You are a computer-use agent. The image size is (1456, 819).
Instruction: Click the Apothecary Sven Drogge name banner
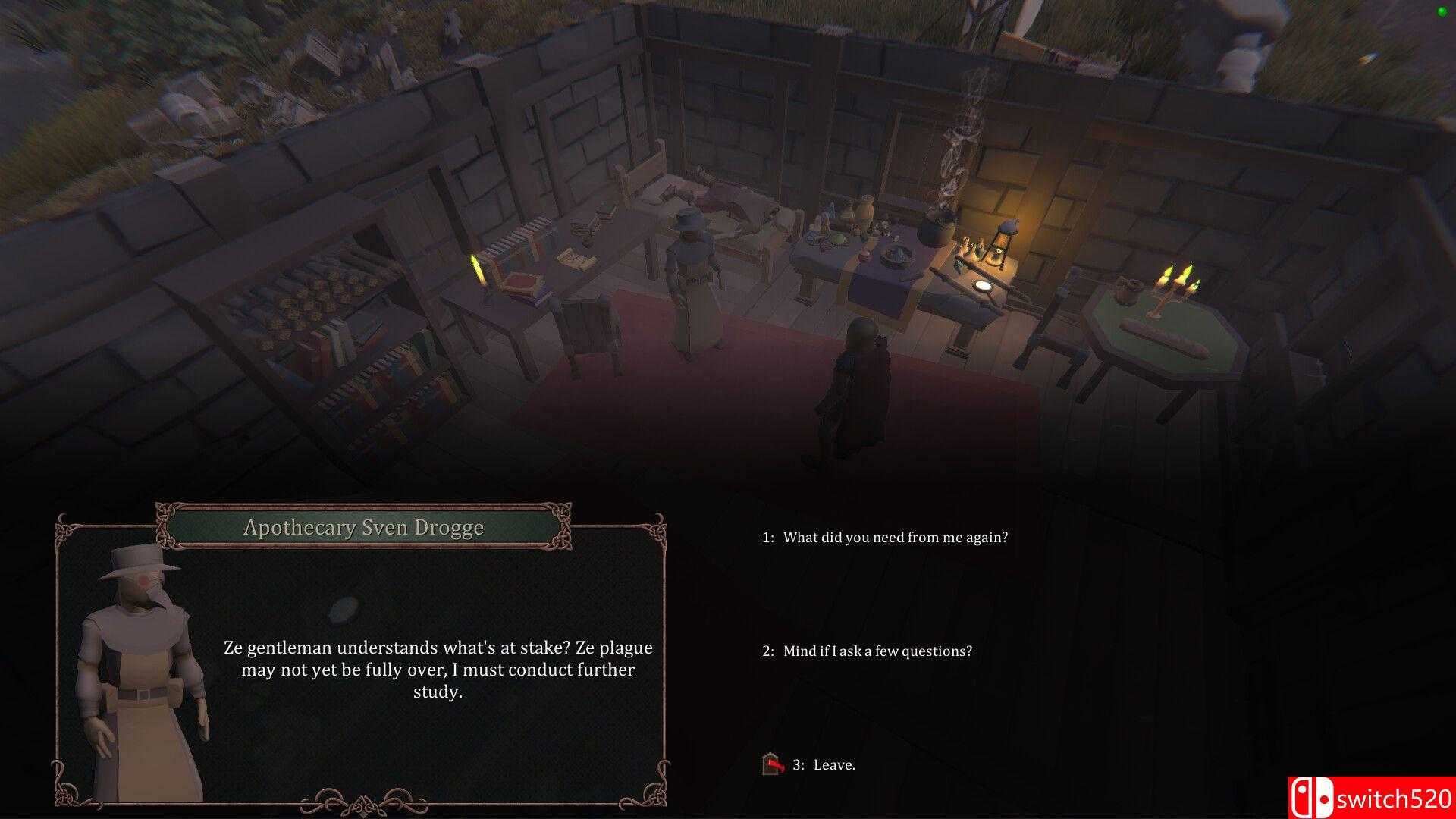[363, 528]
